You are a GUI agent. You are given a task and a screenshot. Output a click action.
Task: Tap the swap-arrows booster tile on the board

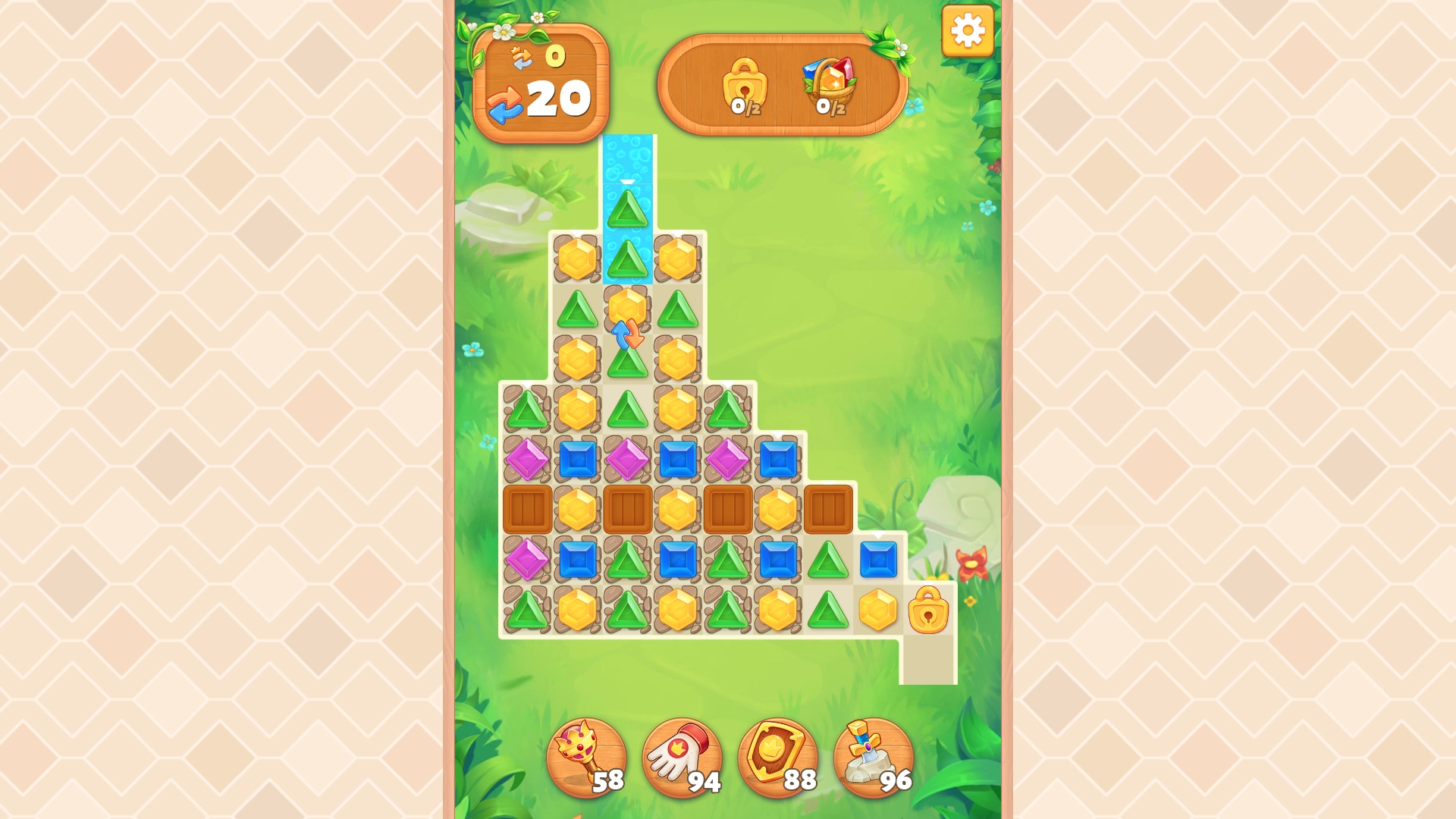click(x=626, y=335)
